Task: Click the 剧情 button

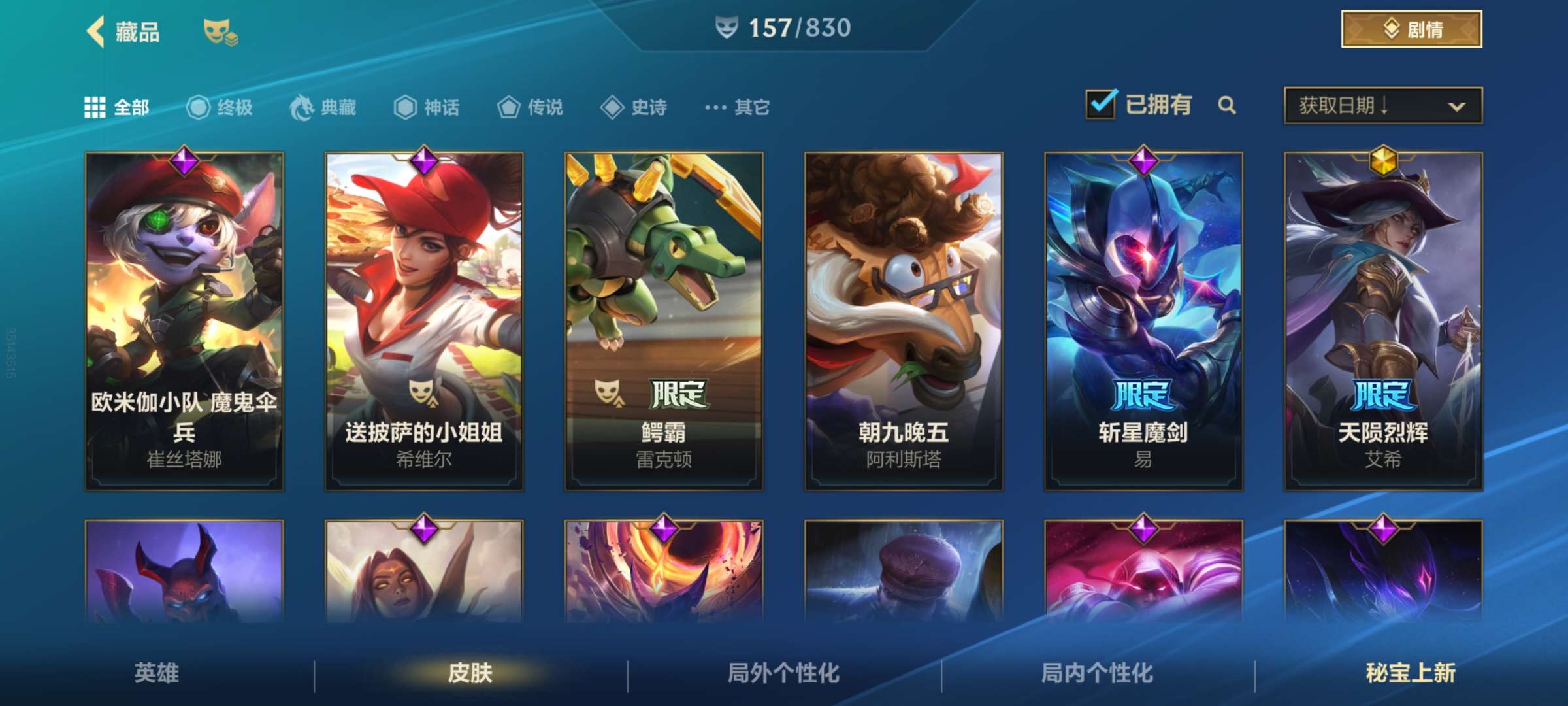Action: coord(1411,28)
